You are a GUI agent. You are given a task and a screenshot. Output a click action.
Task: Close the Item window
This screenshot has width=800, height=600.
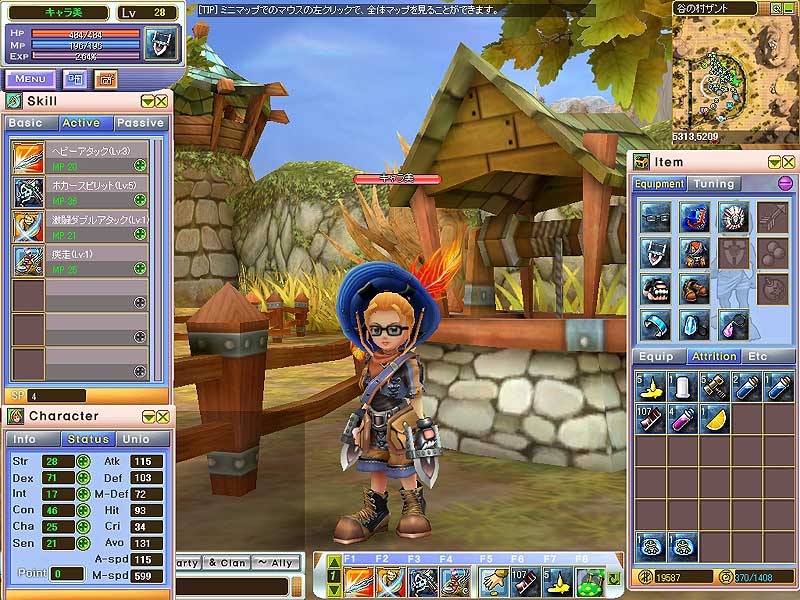pyautogui.click(x=788, y=161)
